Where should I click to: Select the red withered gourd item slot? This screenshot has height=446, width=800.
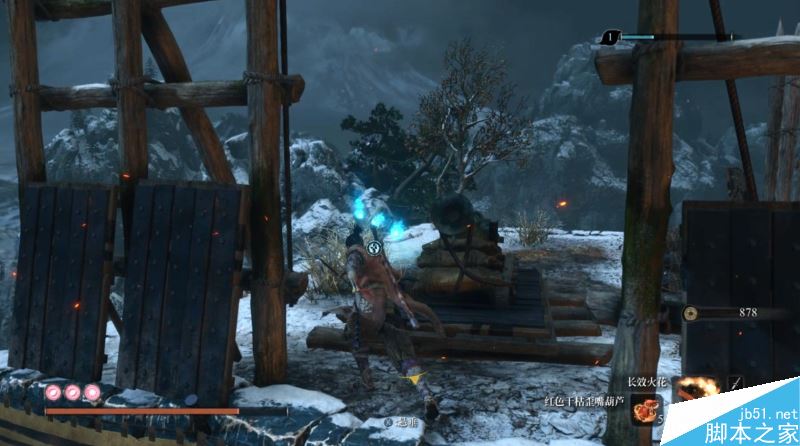coord(644,409)
